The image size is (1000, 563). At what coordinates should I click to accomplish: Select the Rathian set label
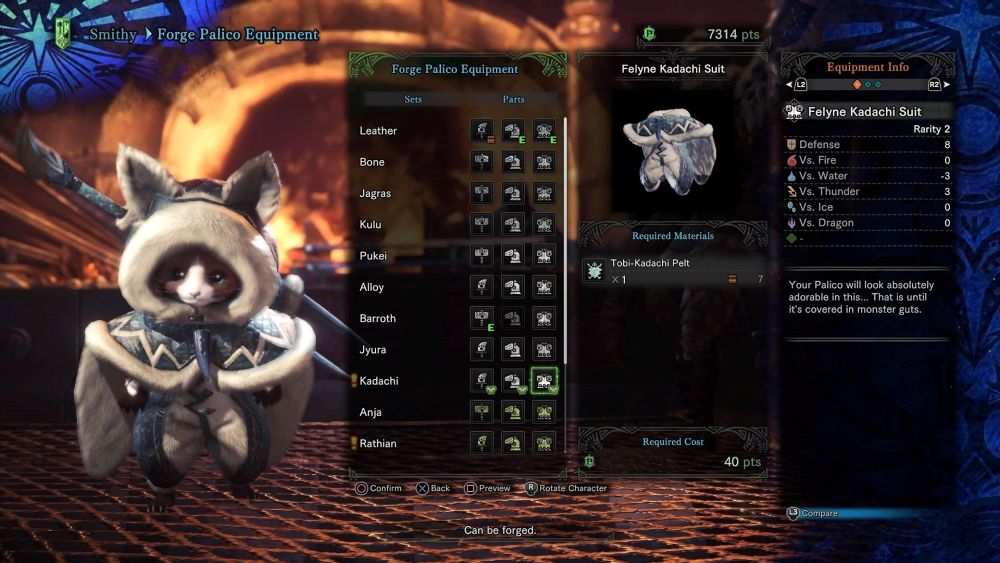click(378, 443)
